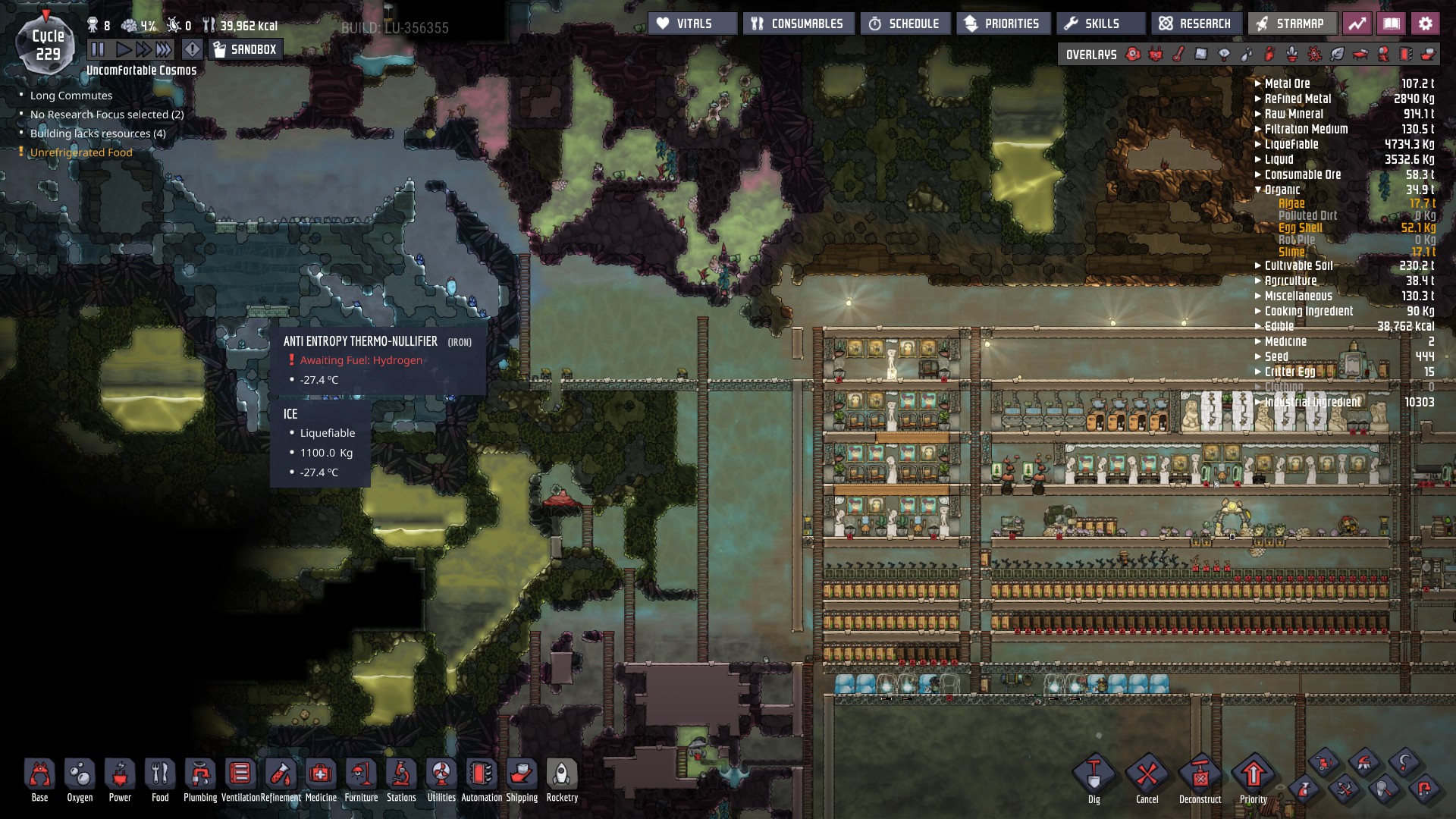Open the Oxygen build category
The width and height of the screenshot is (1456, 819).
80,779
